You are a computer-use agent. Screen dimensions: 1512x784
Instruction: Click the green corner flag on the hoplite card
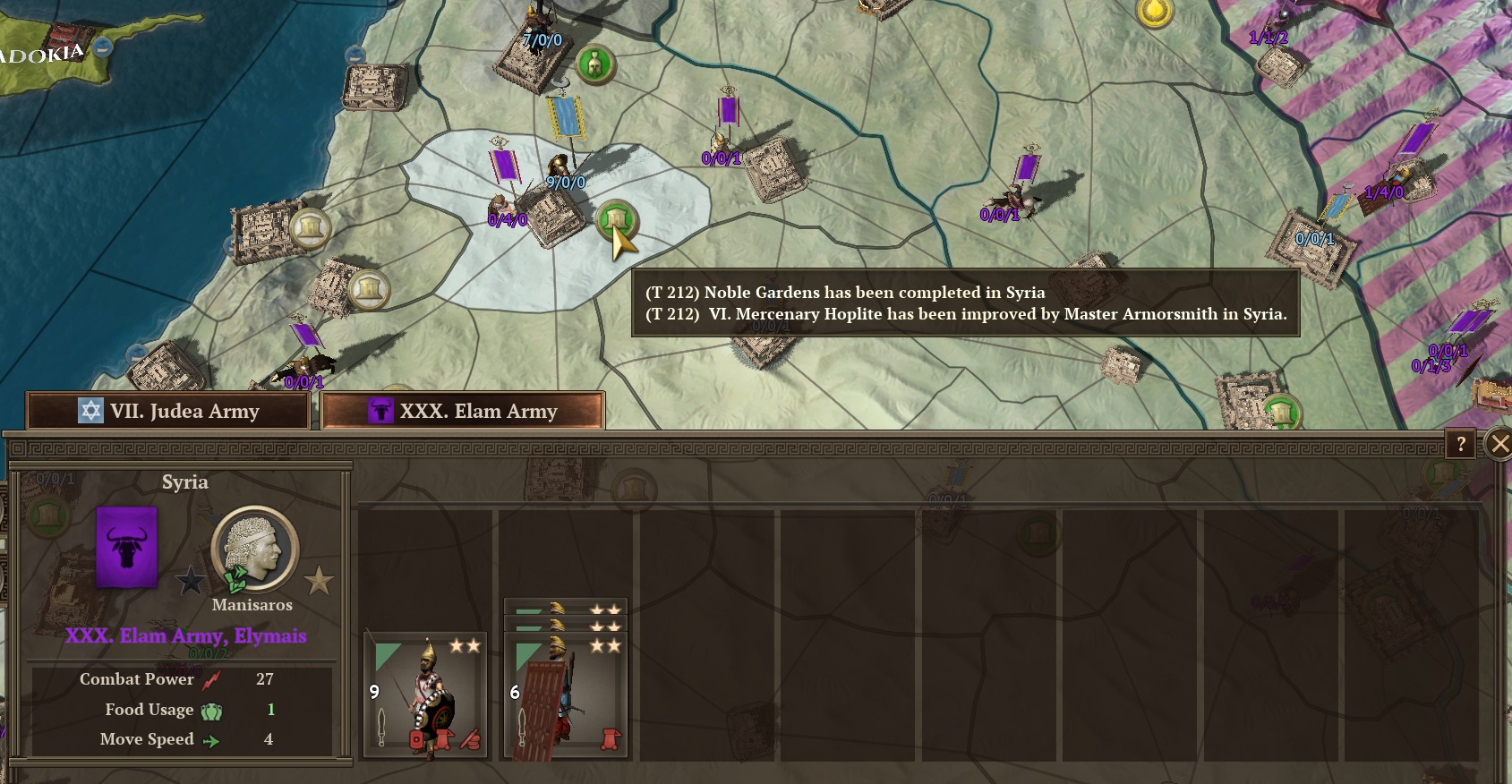[385, 654]
